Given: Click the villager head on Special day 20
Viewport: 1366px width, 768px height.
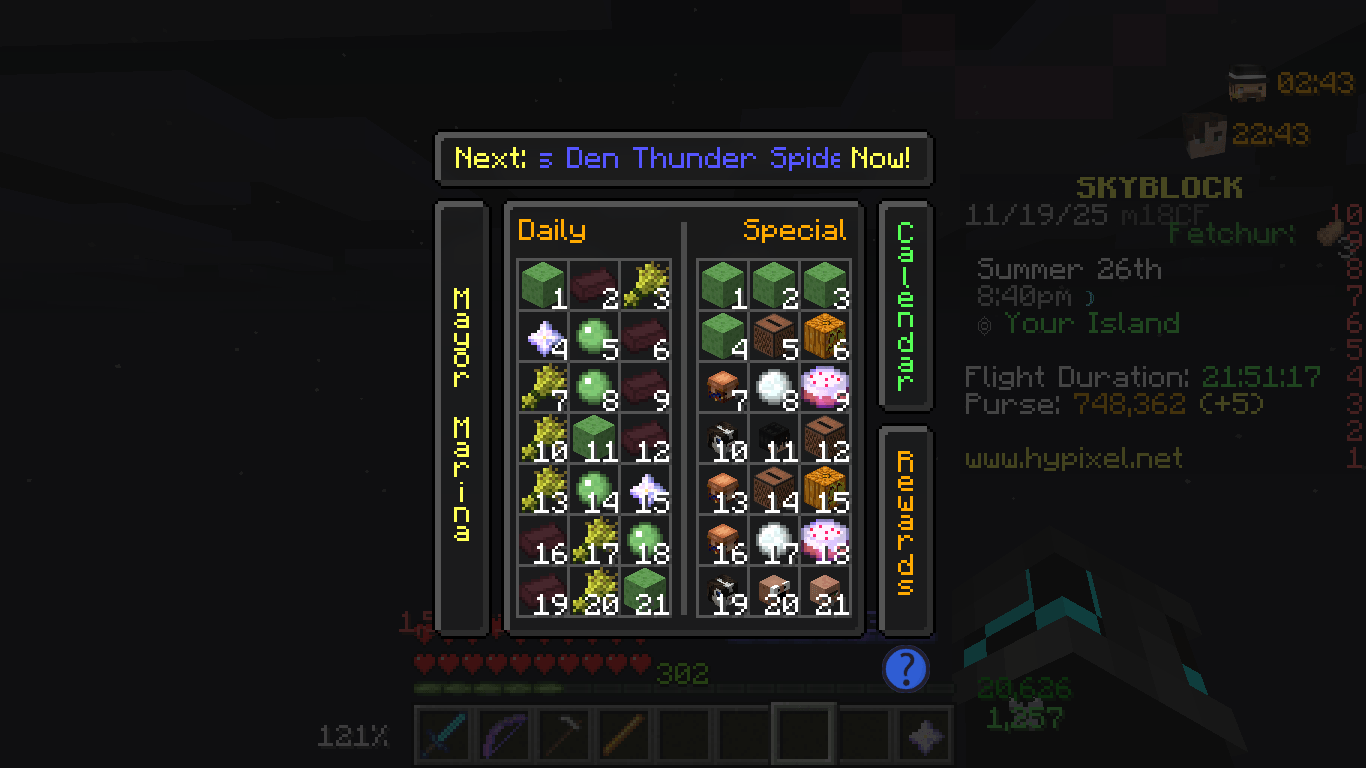Looking at the screenshot, I should [775, 590].
